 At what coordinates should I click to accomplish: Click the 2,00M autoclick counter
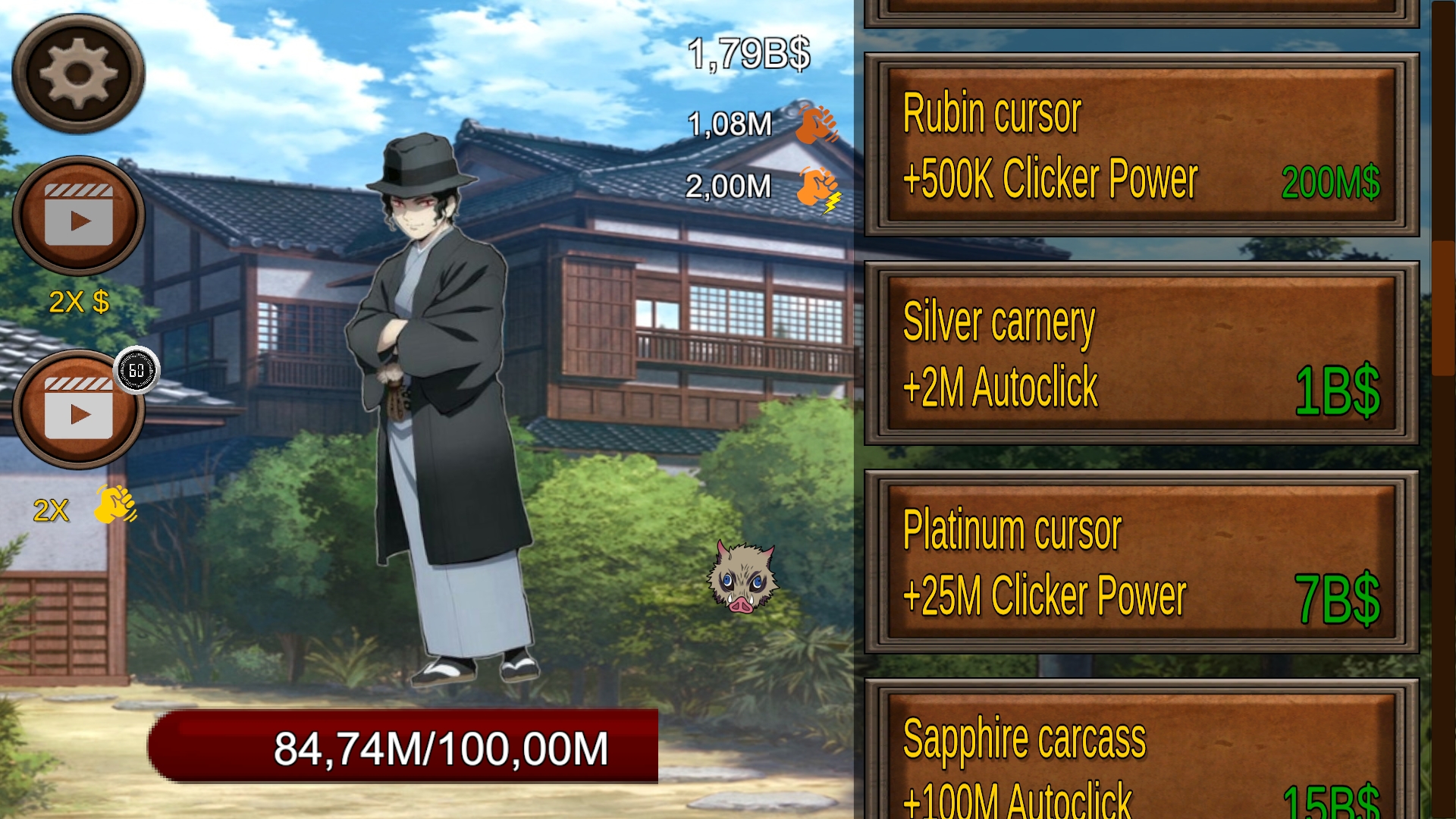click(729, 184)
